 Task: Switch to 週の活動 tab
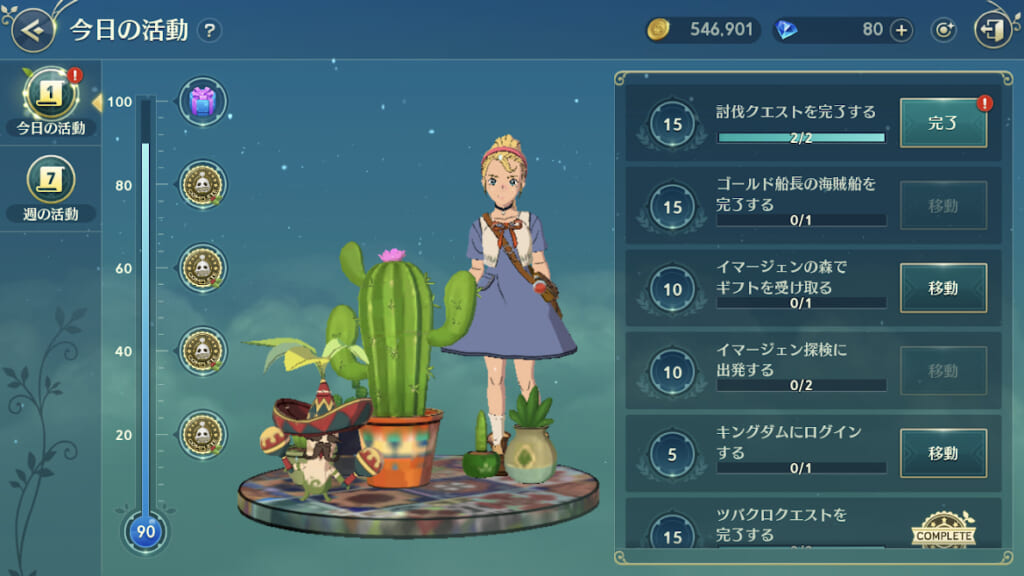pyautogui.click(x=50, y=188)
